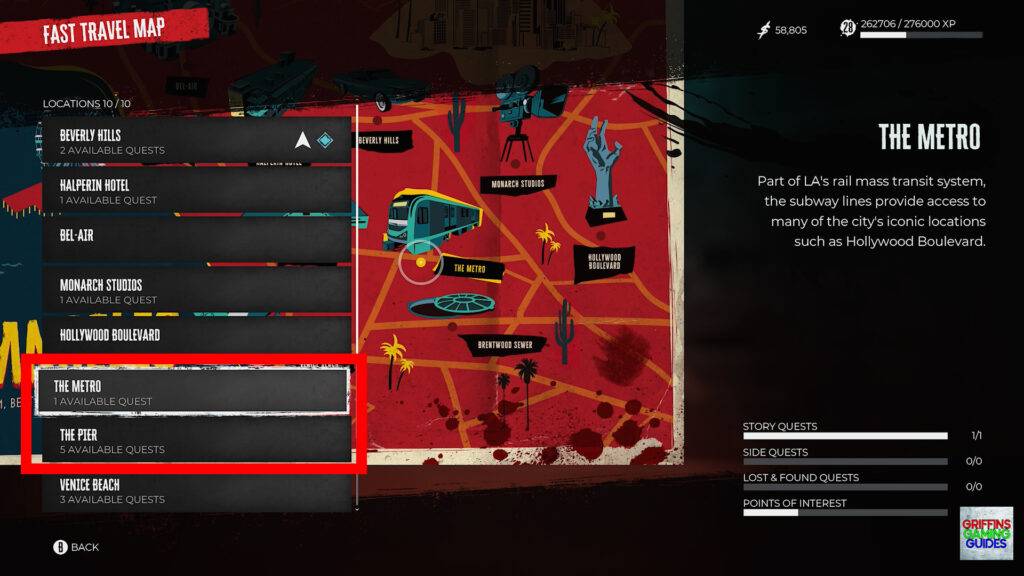Click the Beverly Hills label on map
Viewport: 1024px width, 576px height.
[x=378, y=141]
